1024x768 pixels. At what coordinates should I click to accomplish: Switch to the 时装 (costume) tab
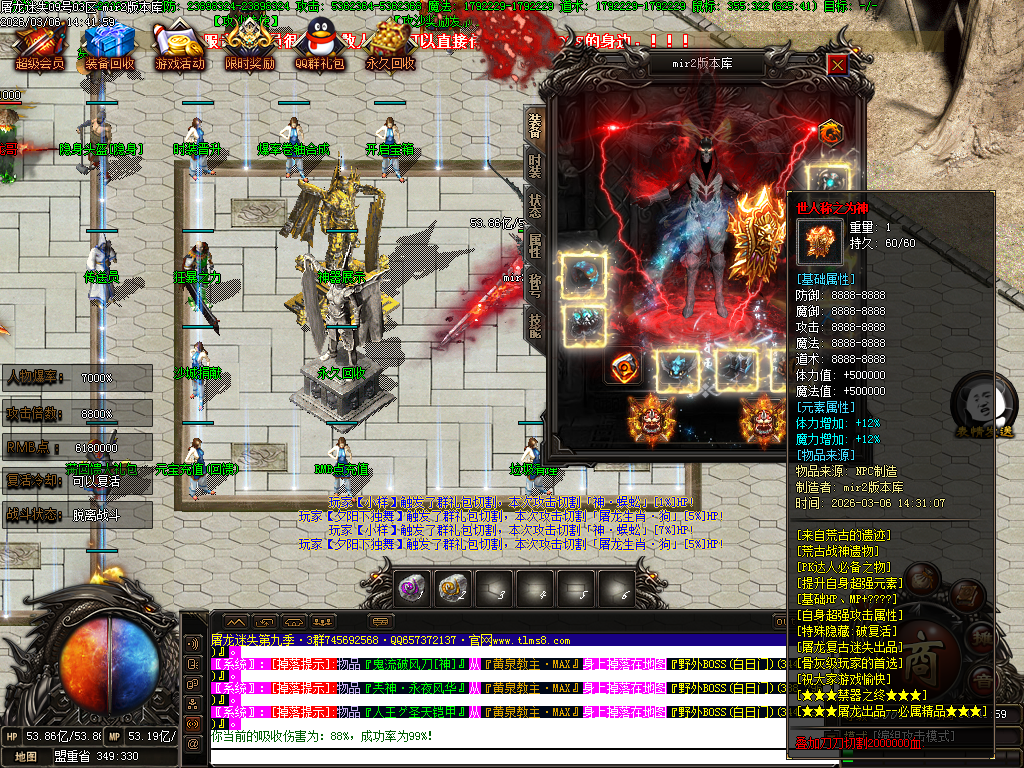point(535,164)
